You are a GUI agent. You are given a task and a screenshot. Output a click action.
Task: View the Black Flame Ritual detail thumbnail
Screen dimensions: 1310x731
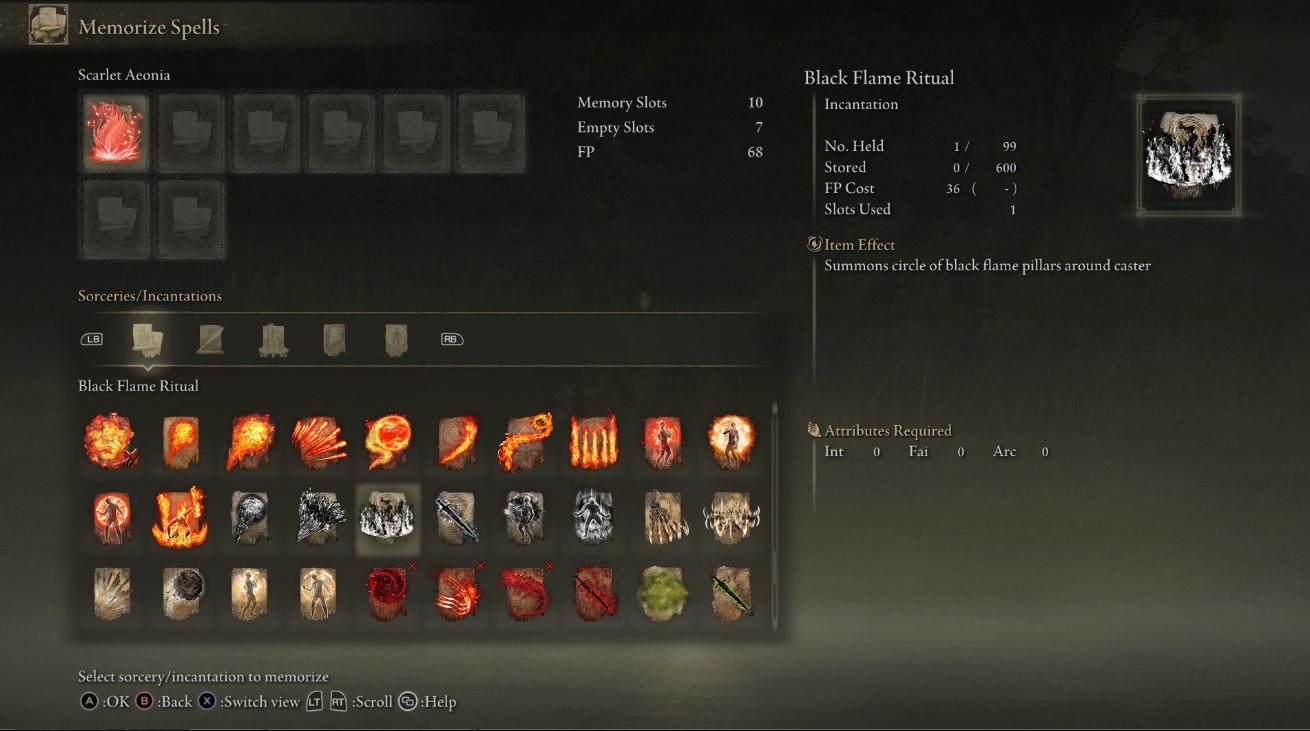pyautogui.click(x=1188, y=156)
